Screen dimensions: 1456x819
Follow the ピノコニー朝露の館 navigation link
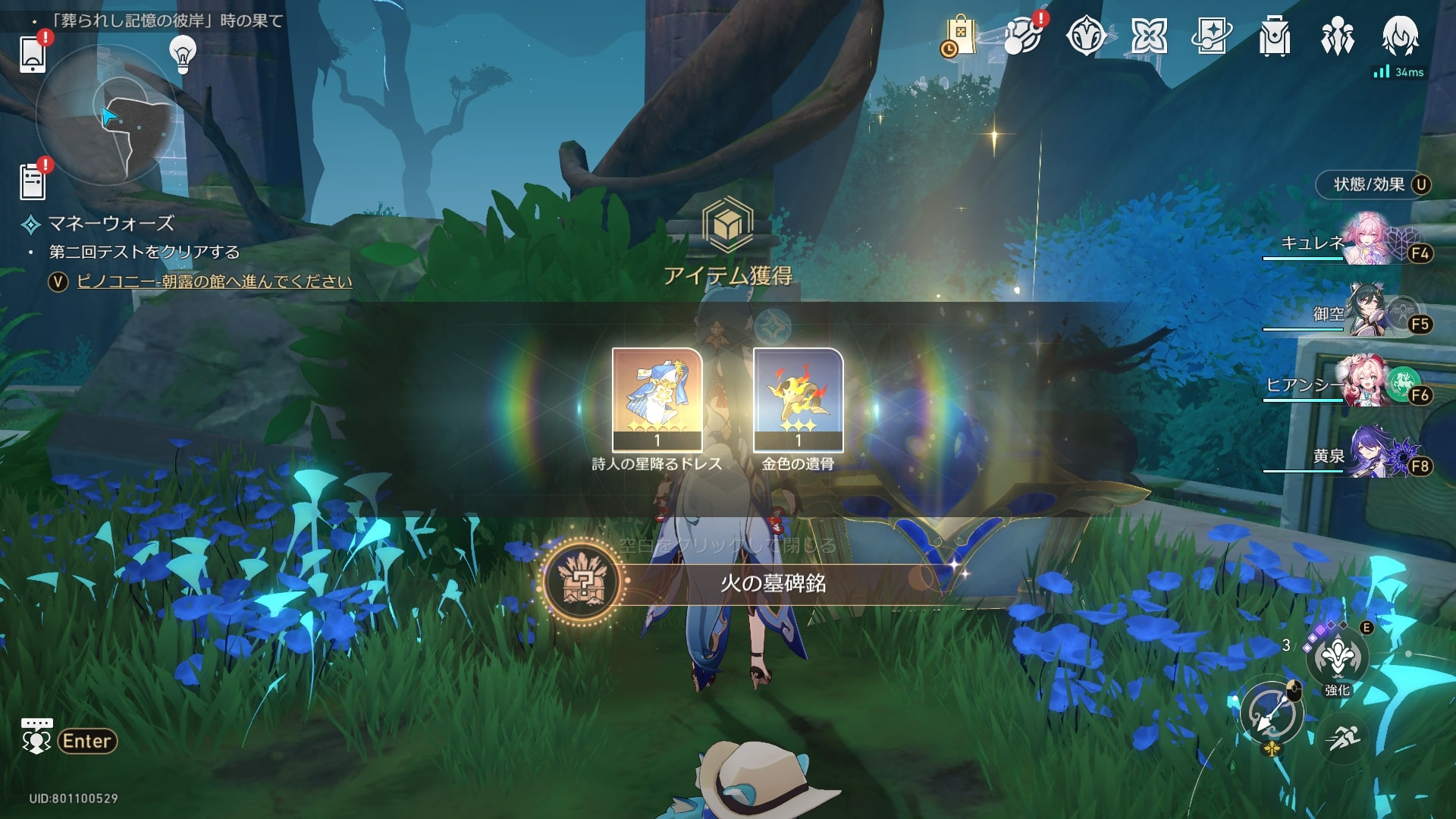tap(215, 281)
